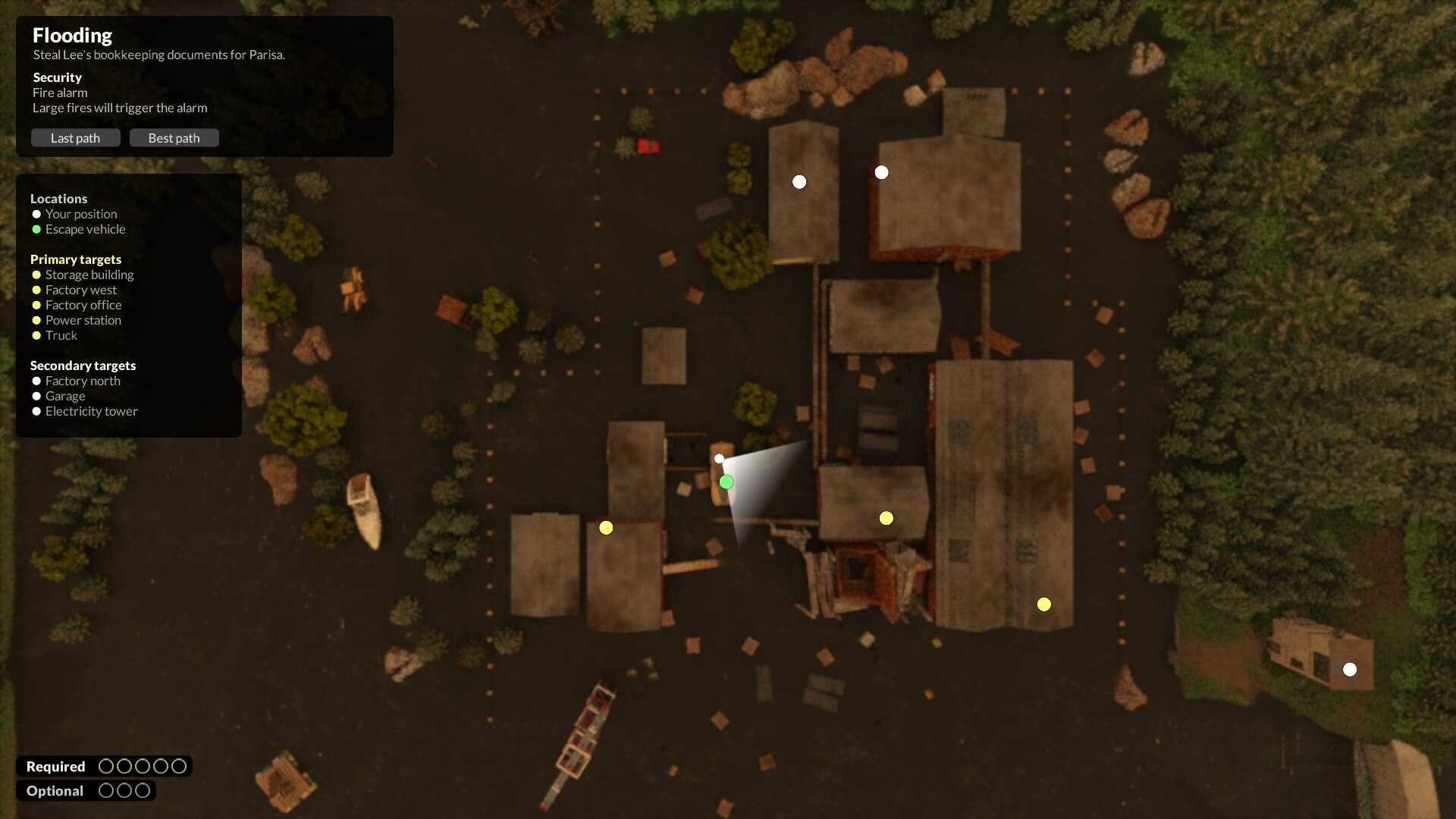Choose the Factory west legend entry

point(80,290)
